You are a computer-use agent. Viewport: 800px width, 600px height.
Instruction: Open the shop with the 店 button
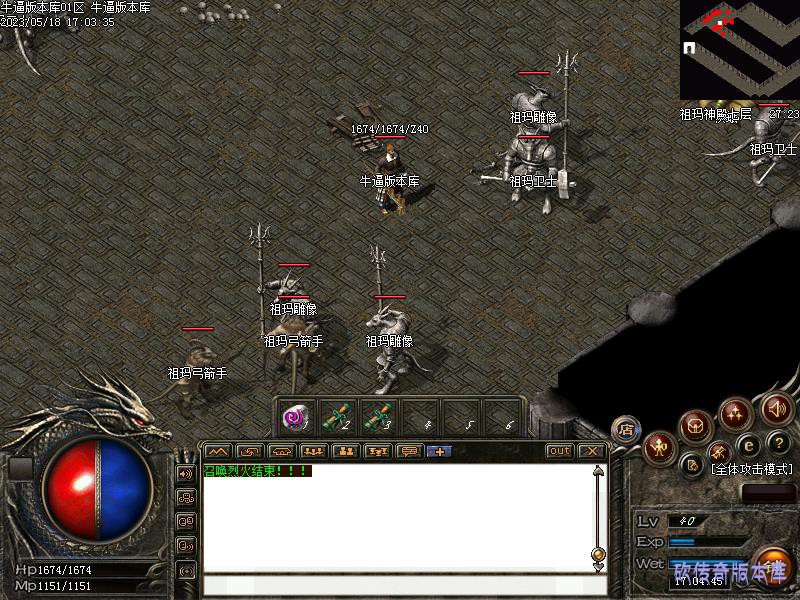click(x=626, y=428)
